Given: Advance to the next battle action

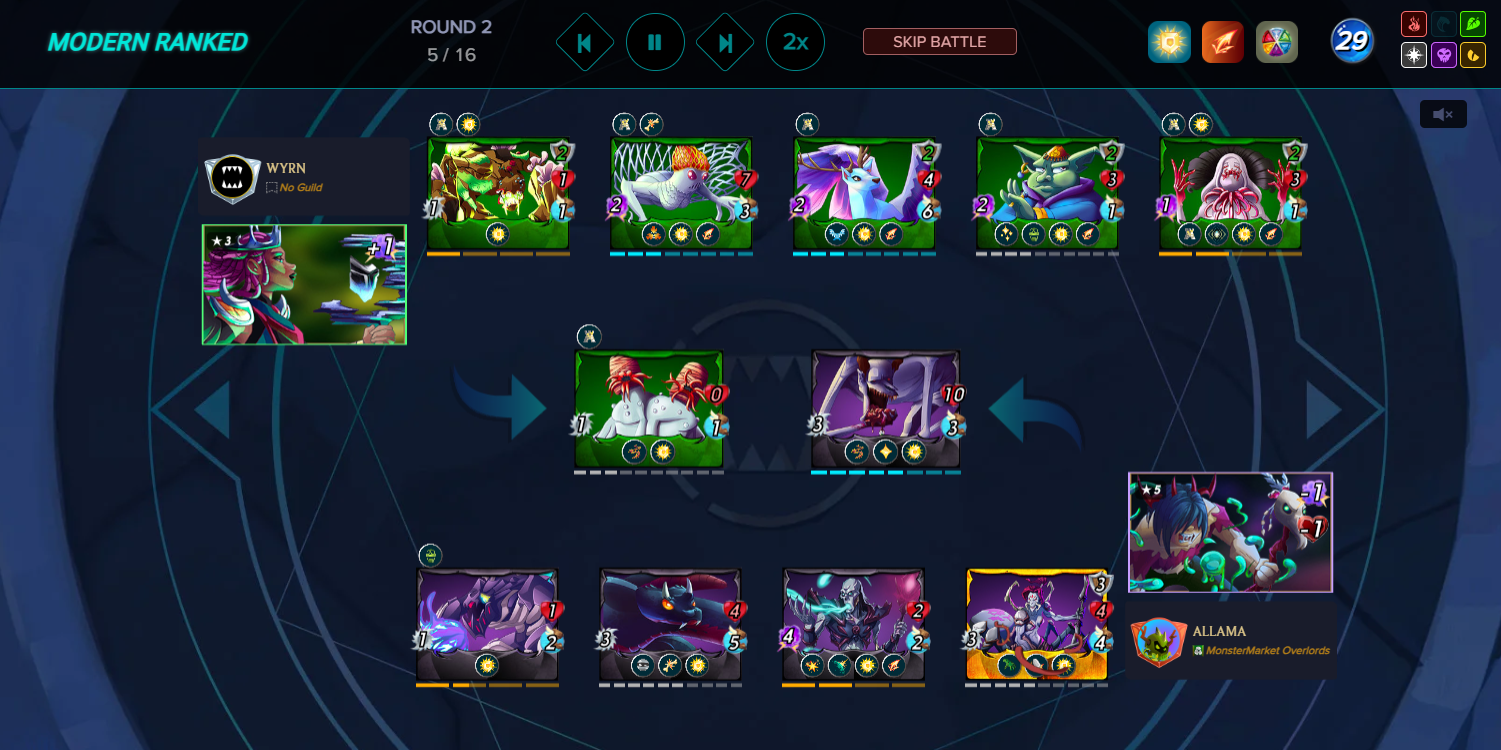Looking at the screenshot, I should click(x=725, y=42).
